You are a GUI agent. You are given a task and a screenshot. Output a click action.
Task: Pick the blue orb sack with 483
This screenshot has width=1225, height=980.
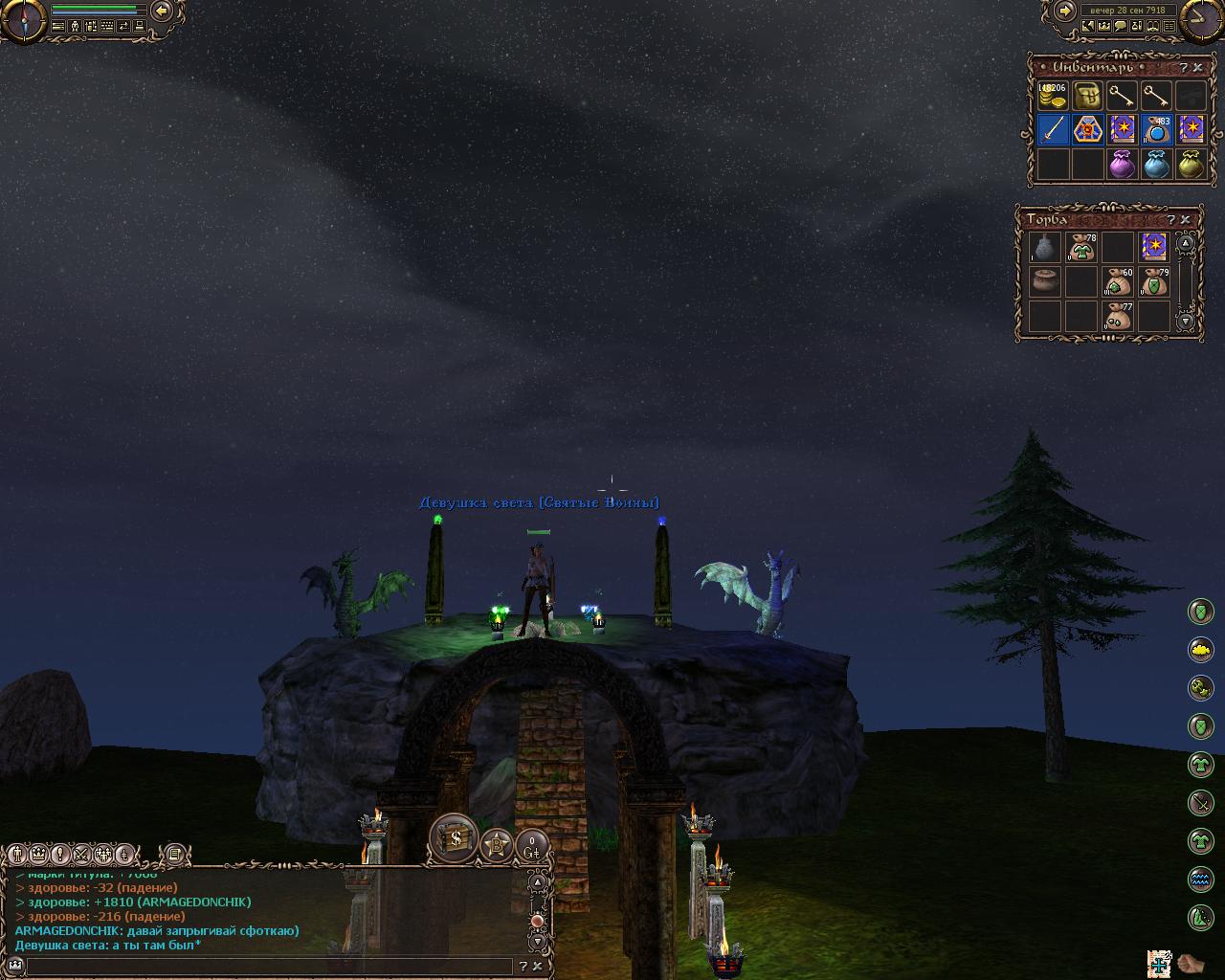pos(1156,129)
